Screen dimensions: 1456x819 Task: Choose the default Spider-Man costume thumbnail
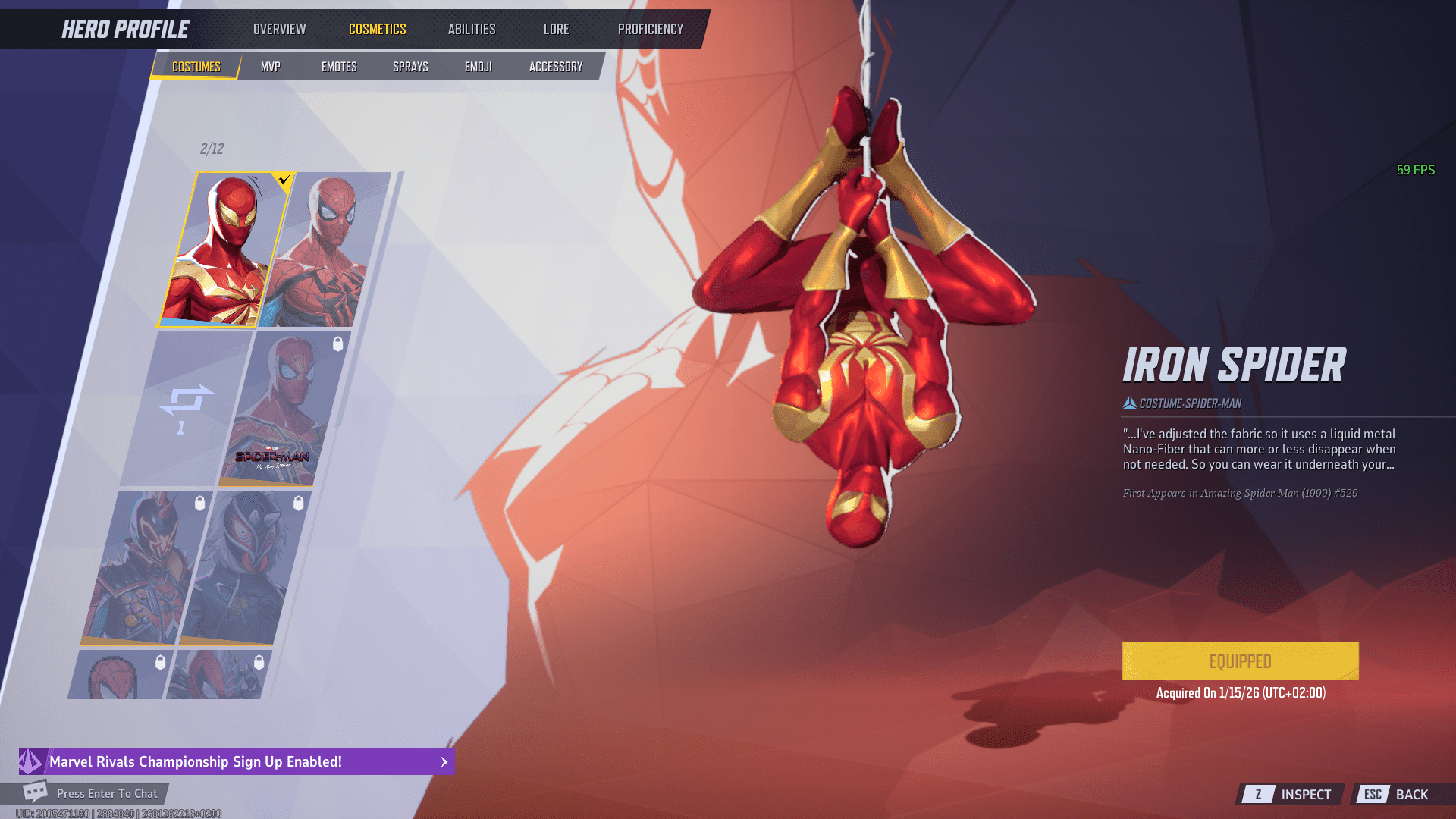[x=326, y=249]
